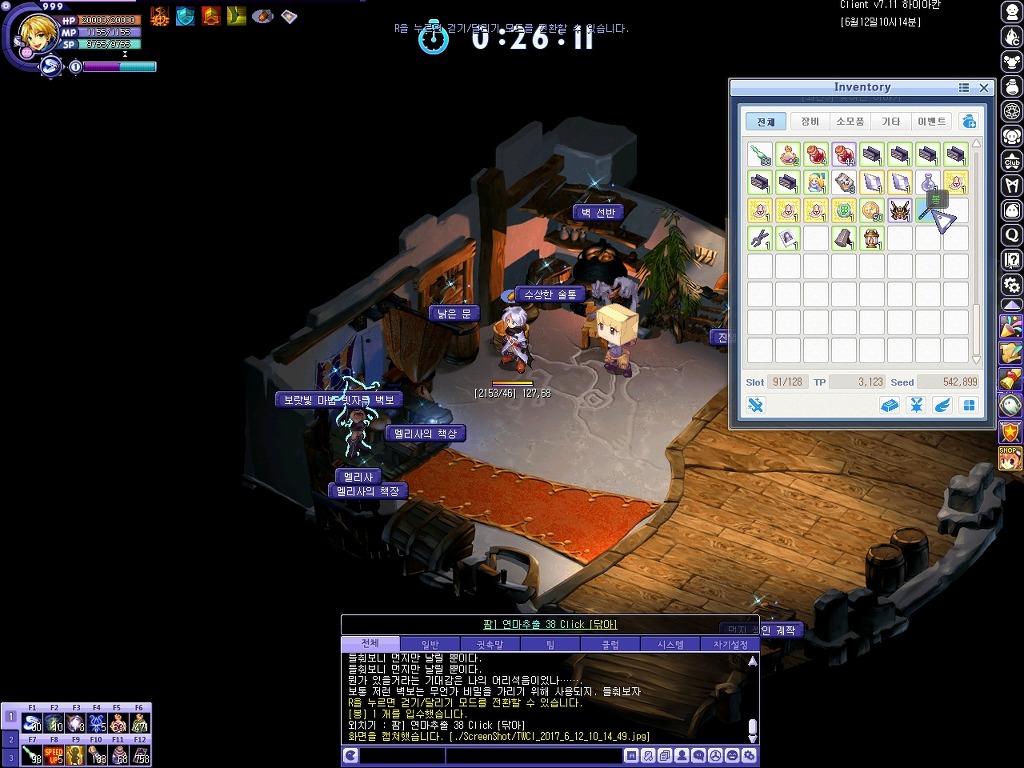Open the SHOP icon on sidebar

(1011, 458)
